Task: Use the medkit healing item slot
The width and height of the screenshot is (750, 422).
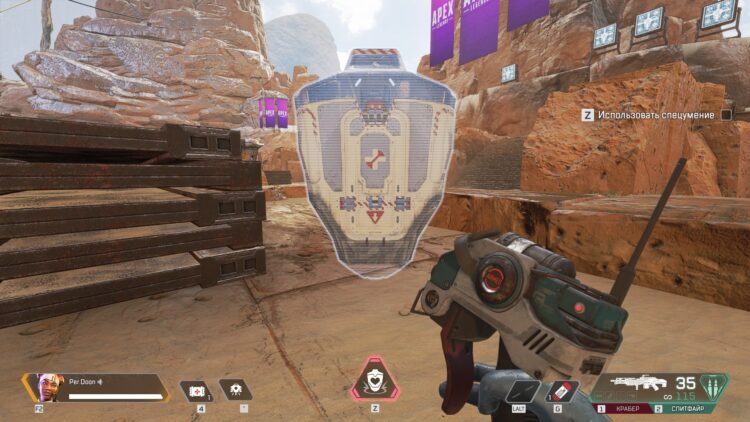Action: click(194, 390)
